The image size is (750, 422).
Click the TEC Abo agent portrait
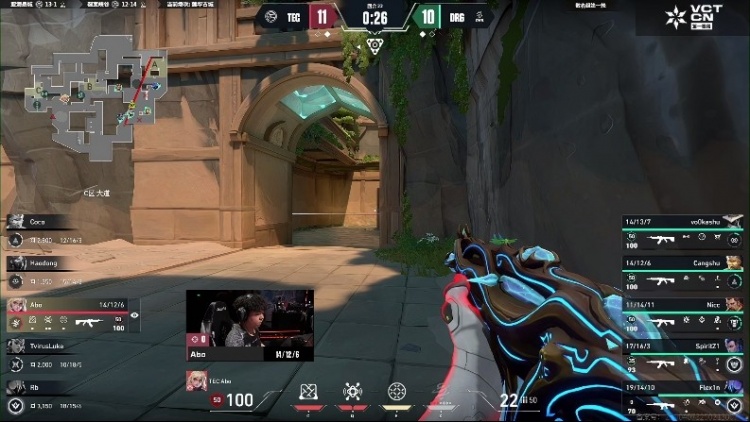(196, 381)
